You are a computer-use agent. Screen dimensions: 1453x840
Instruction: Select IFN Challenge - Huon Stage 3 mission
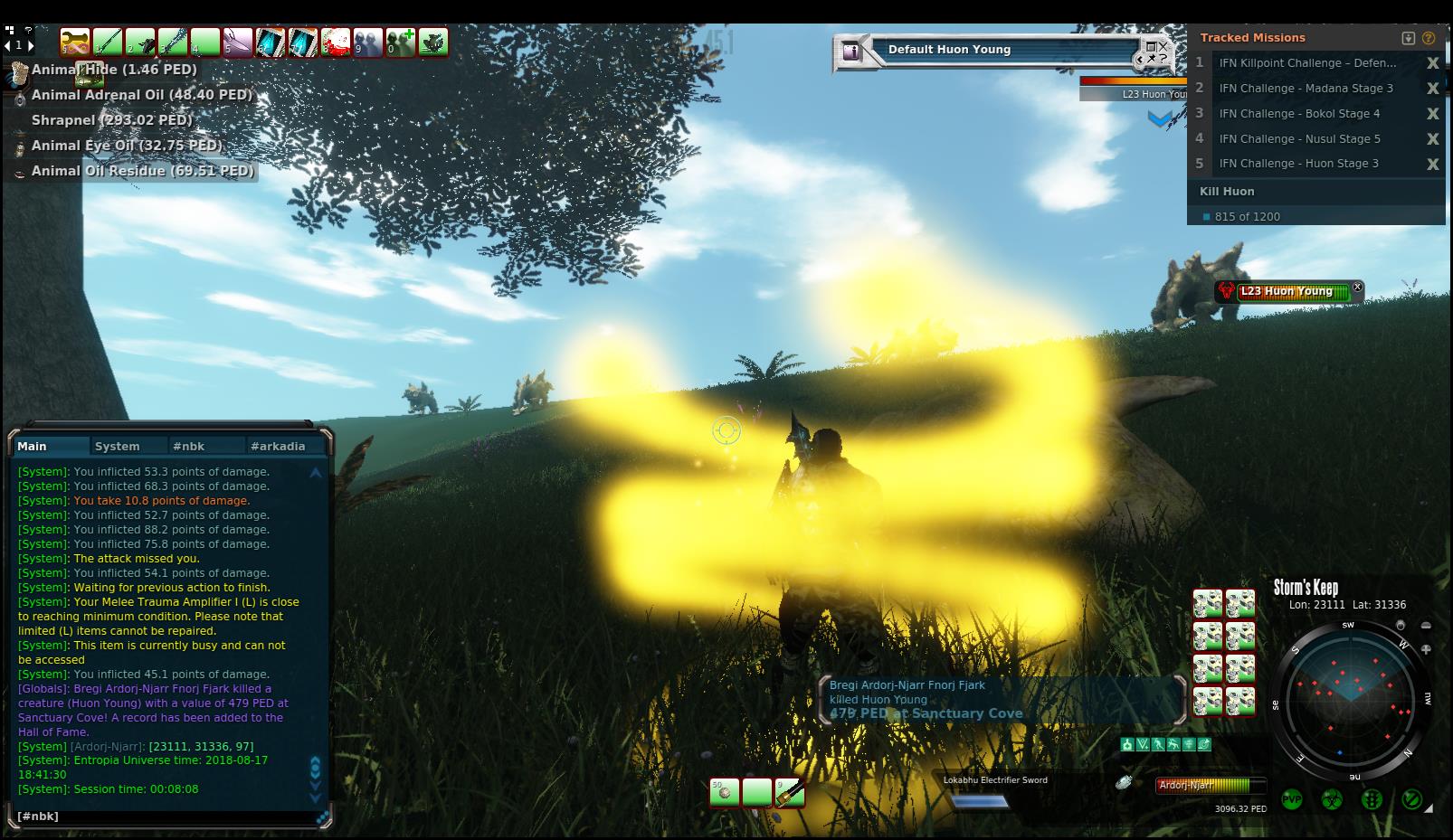click(x=1298, y=164)
